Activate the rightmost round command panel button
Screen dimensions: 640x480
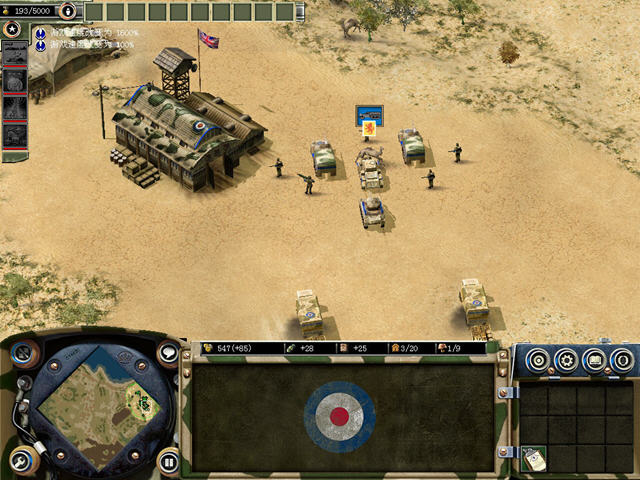622,360
